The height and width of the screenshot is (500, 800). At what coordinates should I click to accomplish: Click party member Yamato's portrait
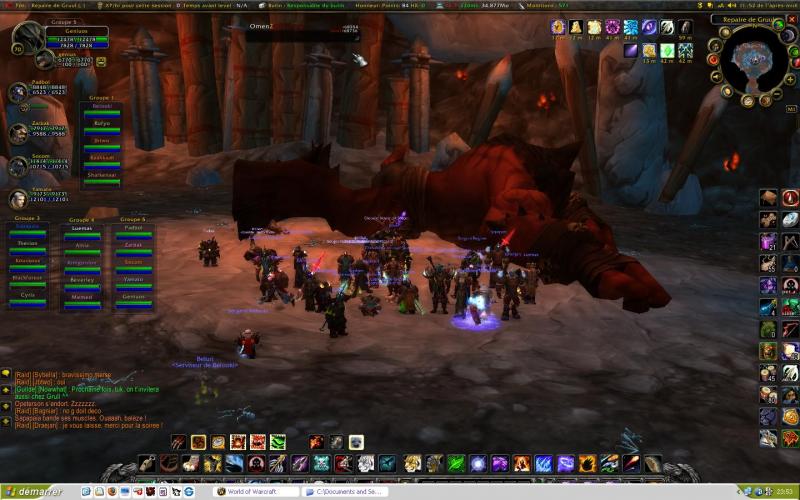17,199
